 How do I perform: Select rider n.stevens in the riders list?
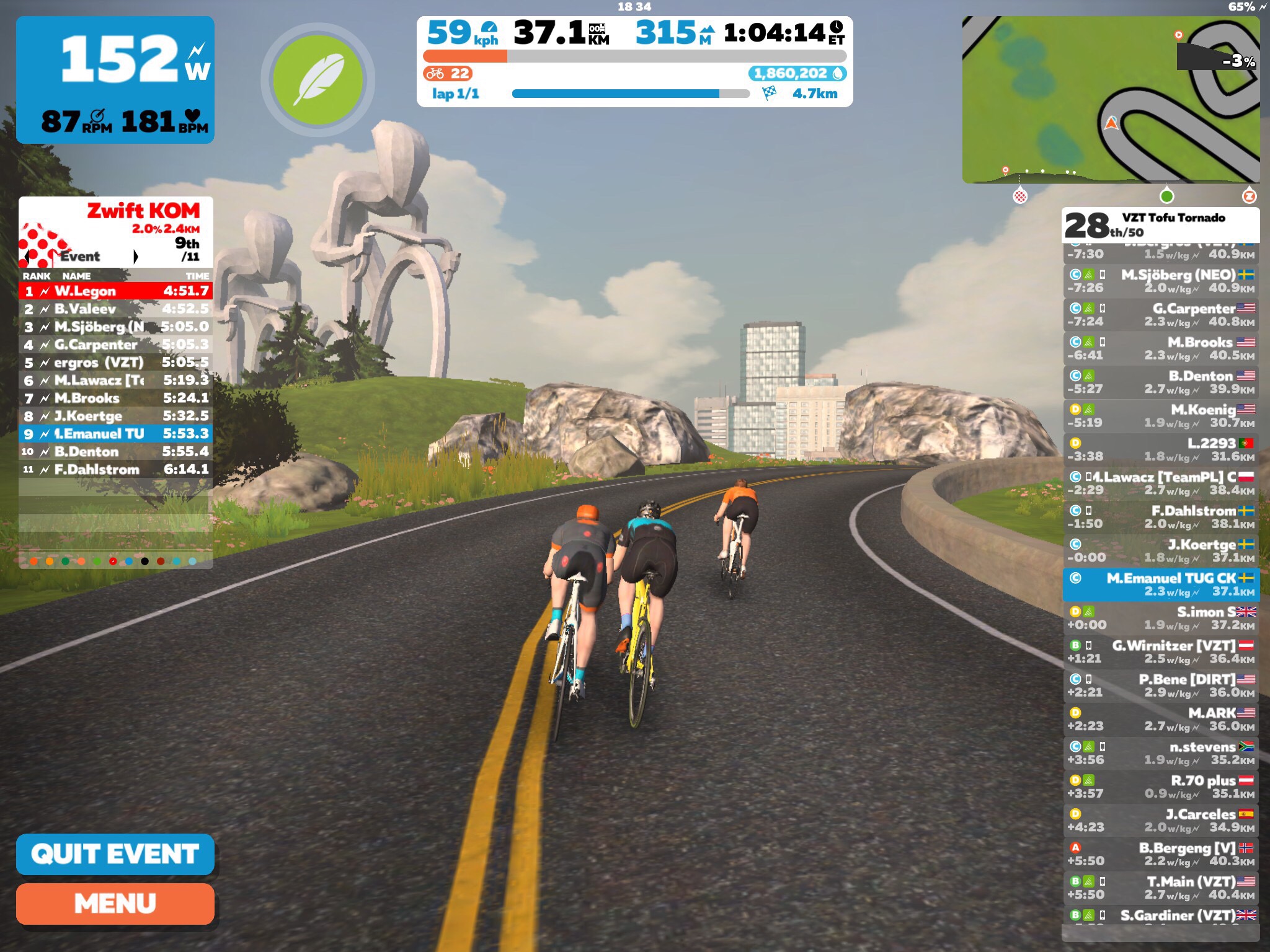pos(1161,753)
